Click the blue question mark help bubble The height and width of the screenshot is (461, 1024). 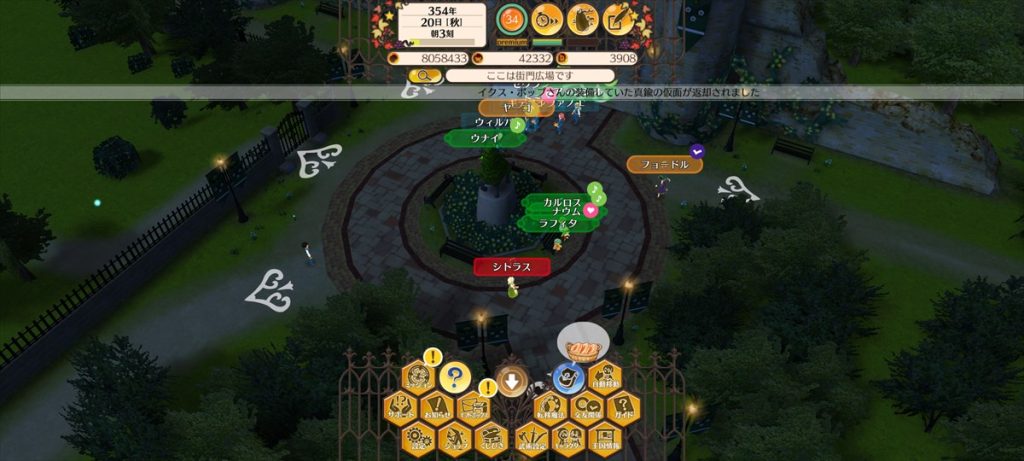pos(455,377)
